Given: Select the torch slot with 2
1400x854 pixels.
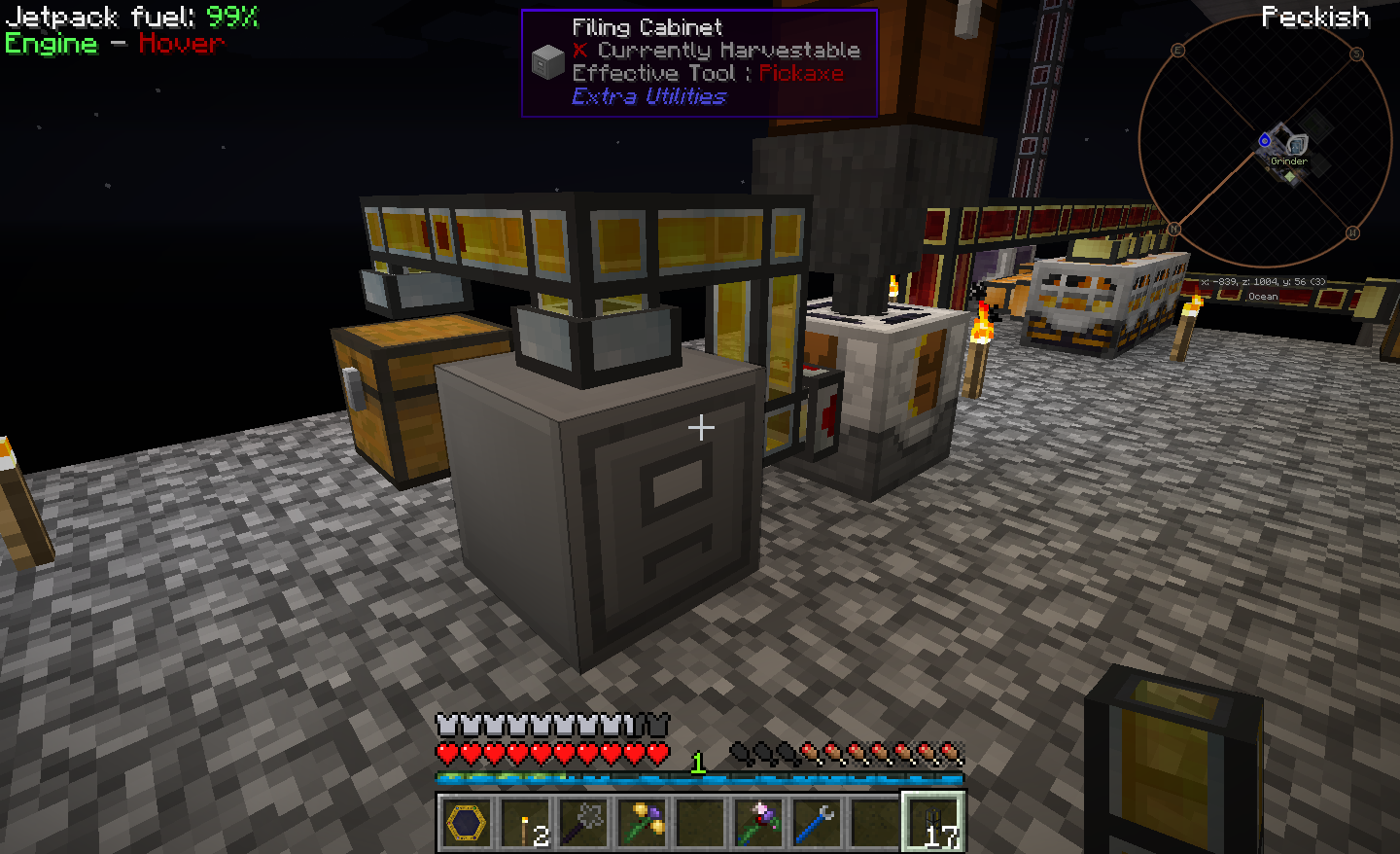Looking at the screenshot, I should coord(525,824).
